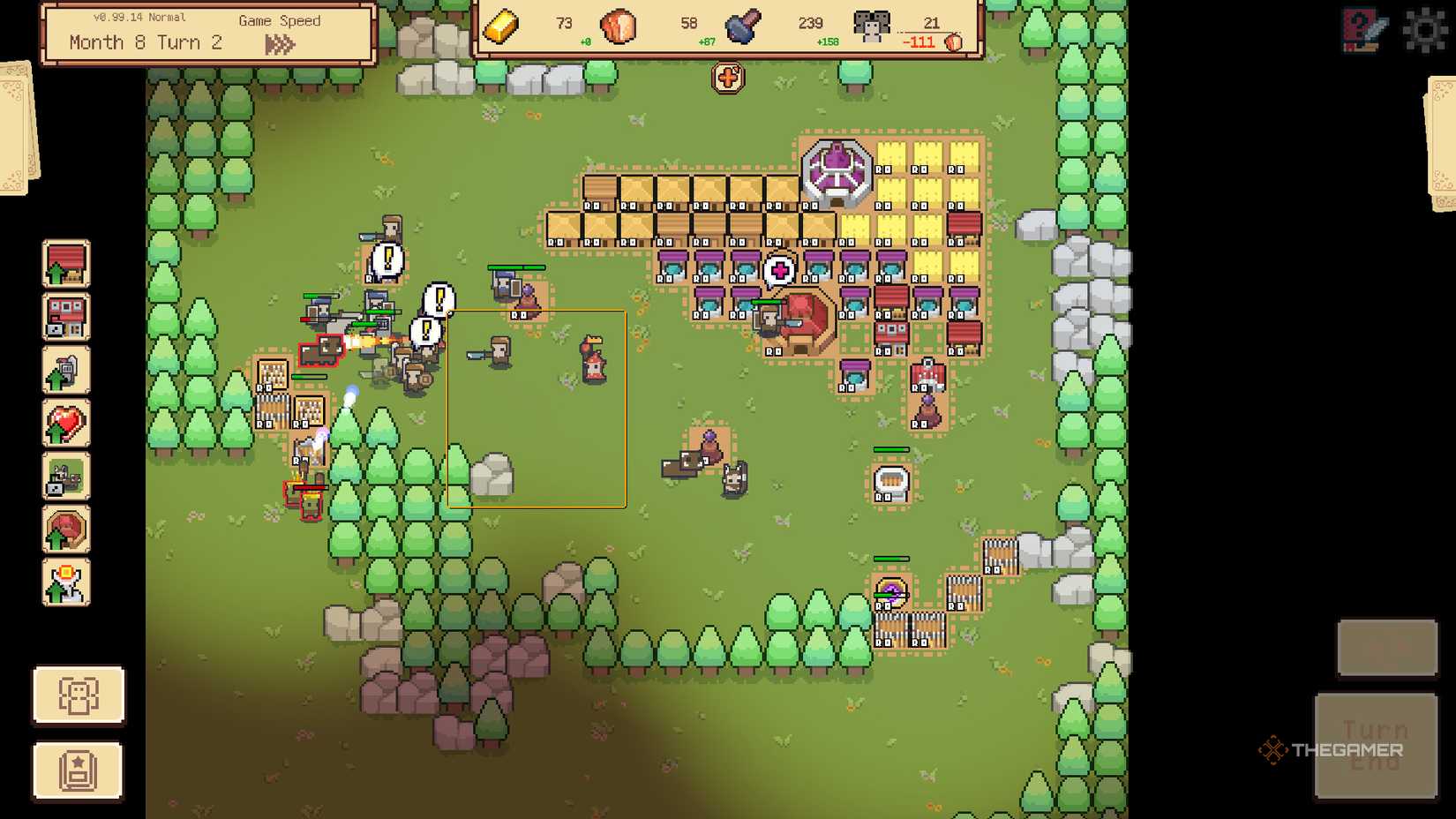Image resolution: width=1456 pixels, height=819 pixels.
Task: Select the meat storage upgrade icon
Action: click(x=66, y=530)
